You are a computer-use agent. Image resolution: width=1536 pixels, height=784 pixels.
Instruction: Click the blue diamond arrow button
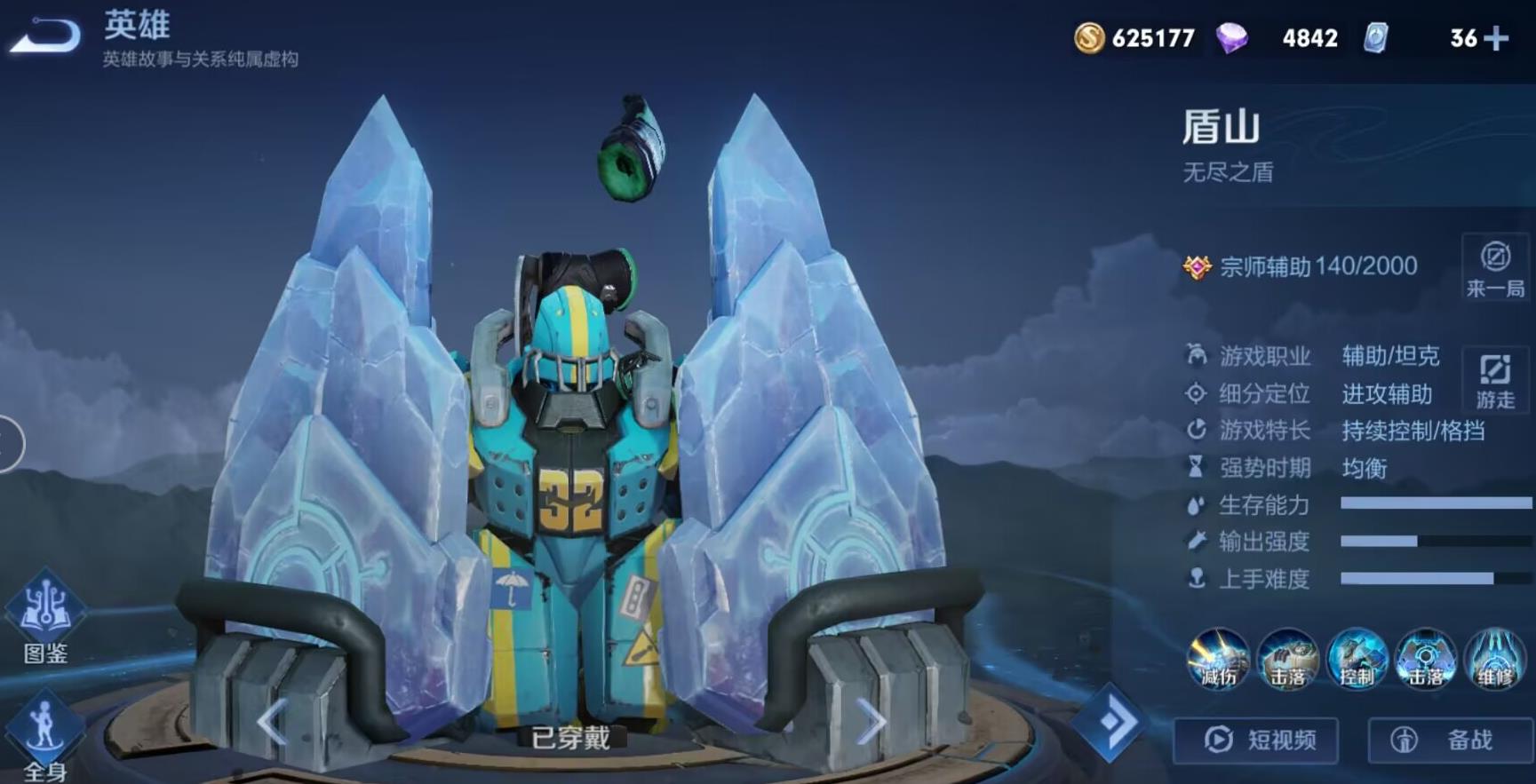coord(1109,721)
